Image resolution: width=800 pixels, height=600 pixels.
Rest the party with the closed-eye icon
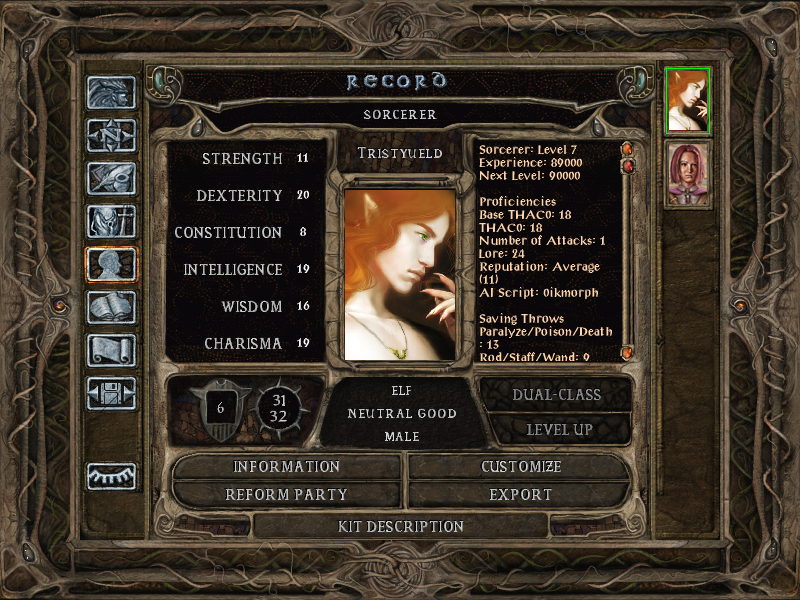coord(111,476)
